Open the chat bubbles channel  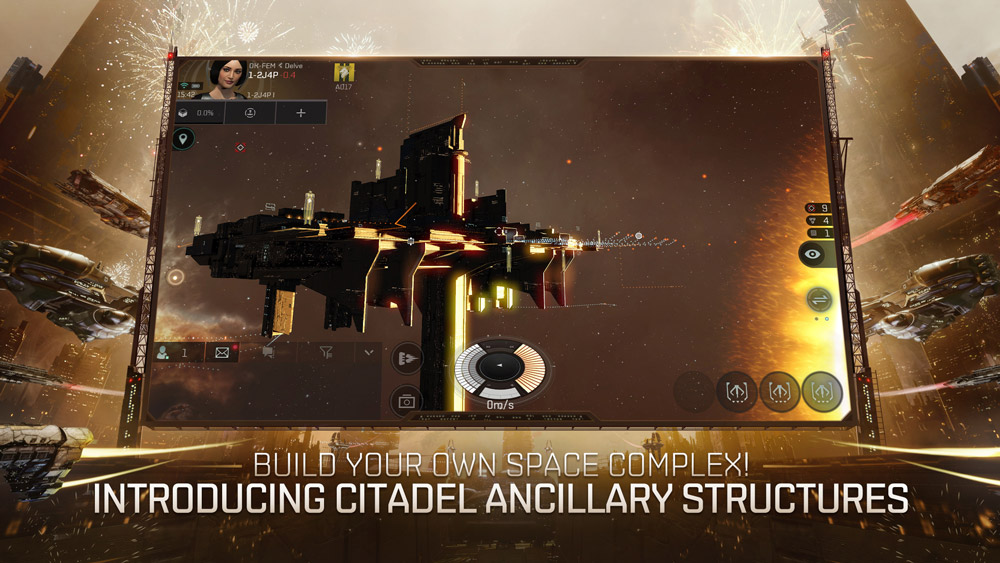point(268,352)
